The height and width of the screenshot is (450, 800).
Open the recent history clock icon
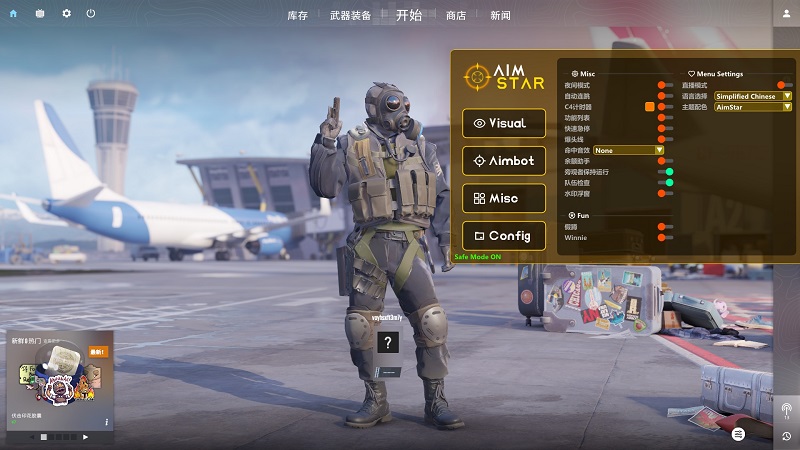point(786,436)
